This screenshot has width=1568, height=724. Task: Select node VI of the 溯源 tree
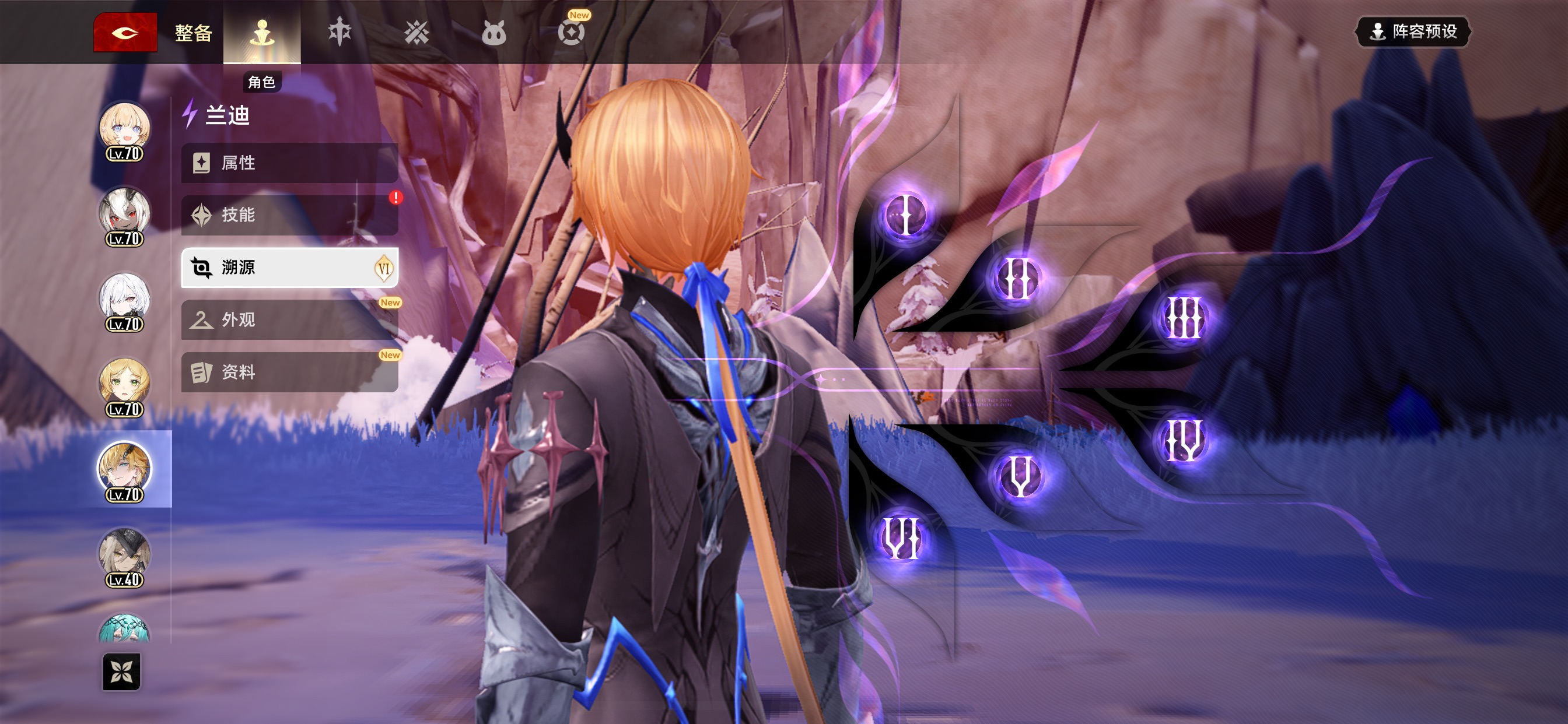click(x=902, y=538)
